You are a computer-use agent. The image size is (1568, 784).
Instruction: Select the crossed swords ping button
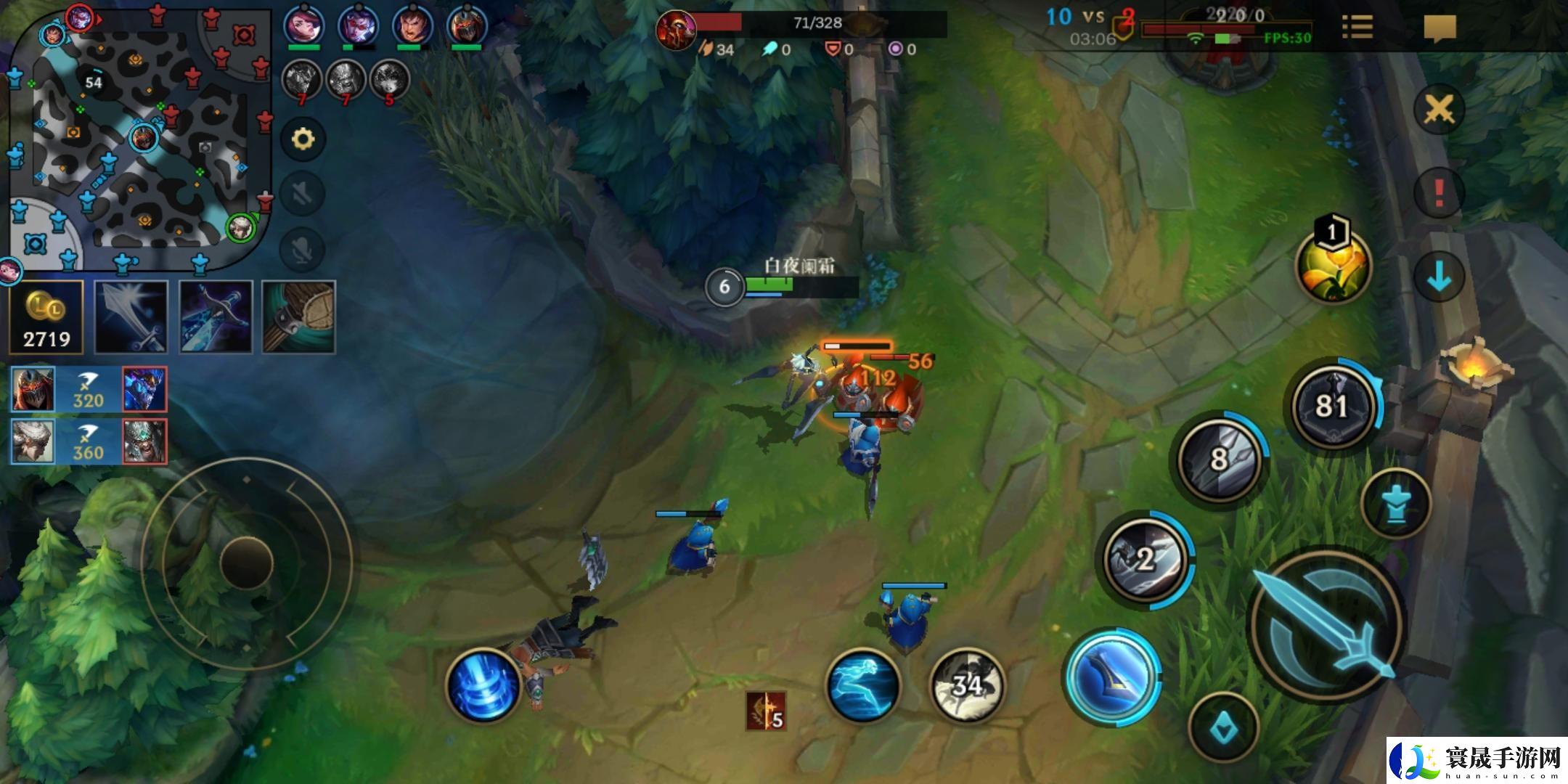(1439, 110)
